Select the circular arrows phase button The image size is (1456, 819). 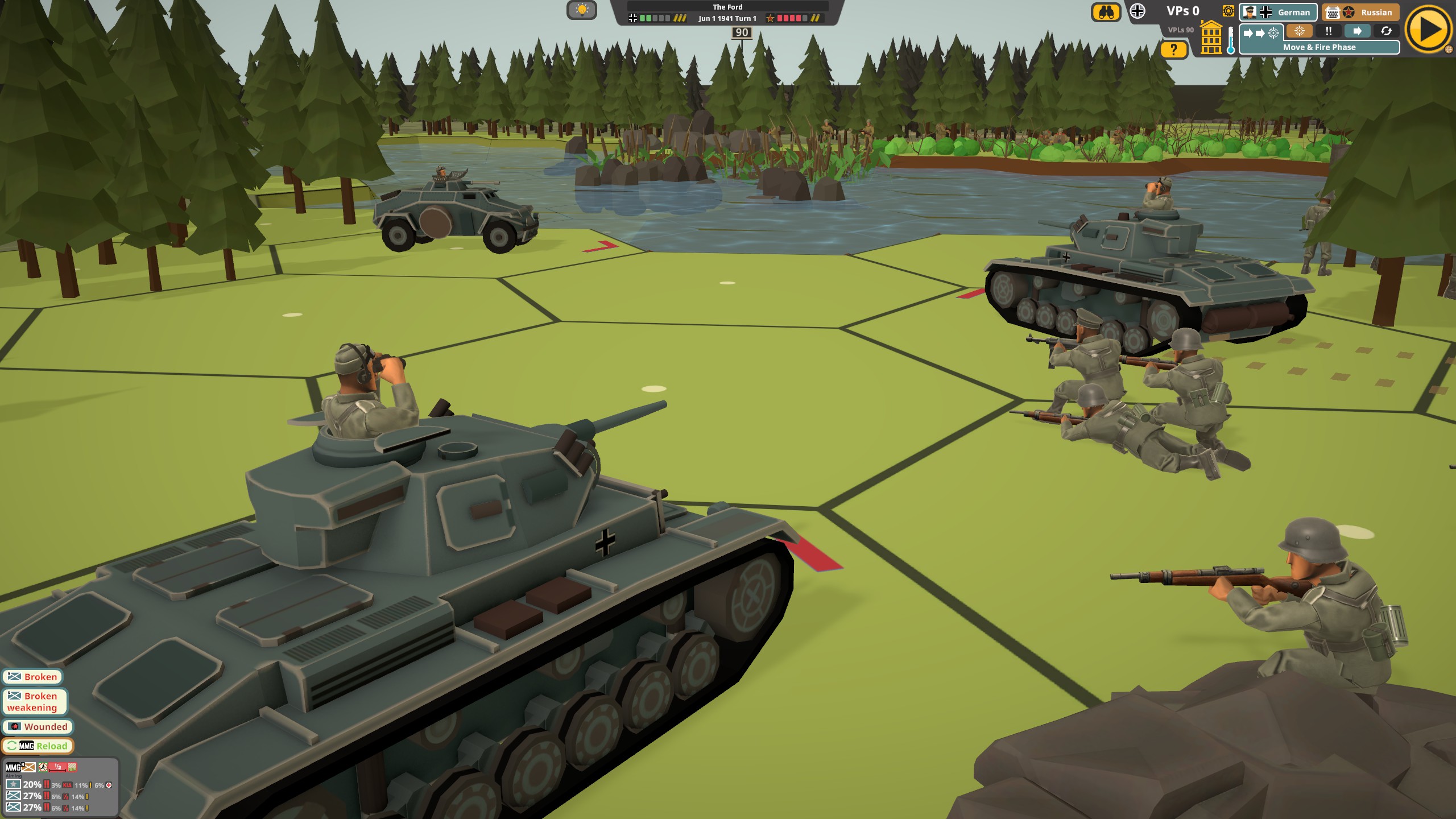[x=1386, y=31]
